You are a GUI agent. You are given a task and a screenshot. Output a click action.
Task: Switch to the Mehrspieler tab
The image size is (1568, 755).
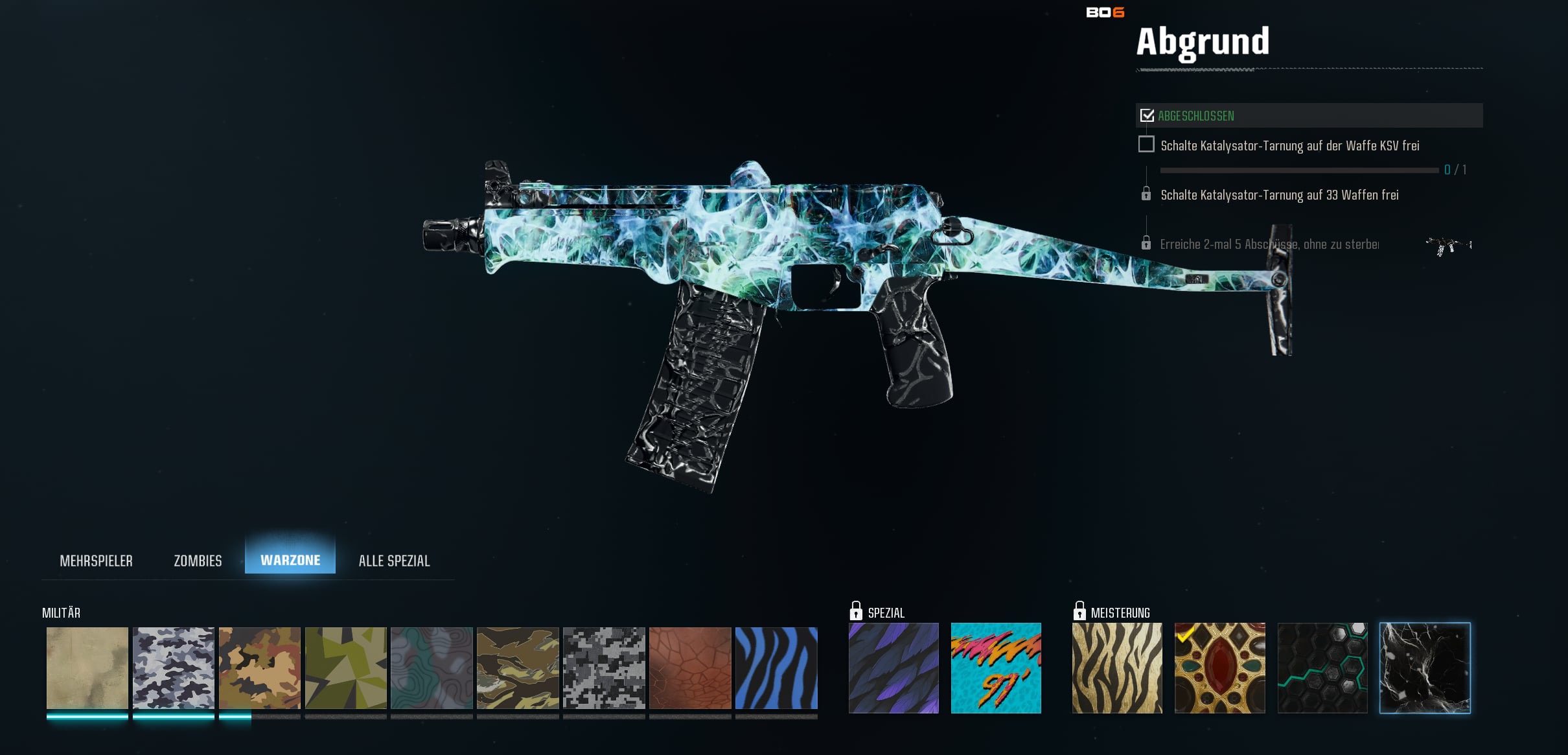point(96,561)
